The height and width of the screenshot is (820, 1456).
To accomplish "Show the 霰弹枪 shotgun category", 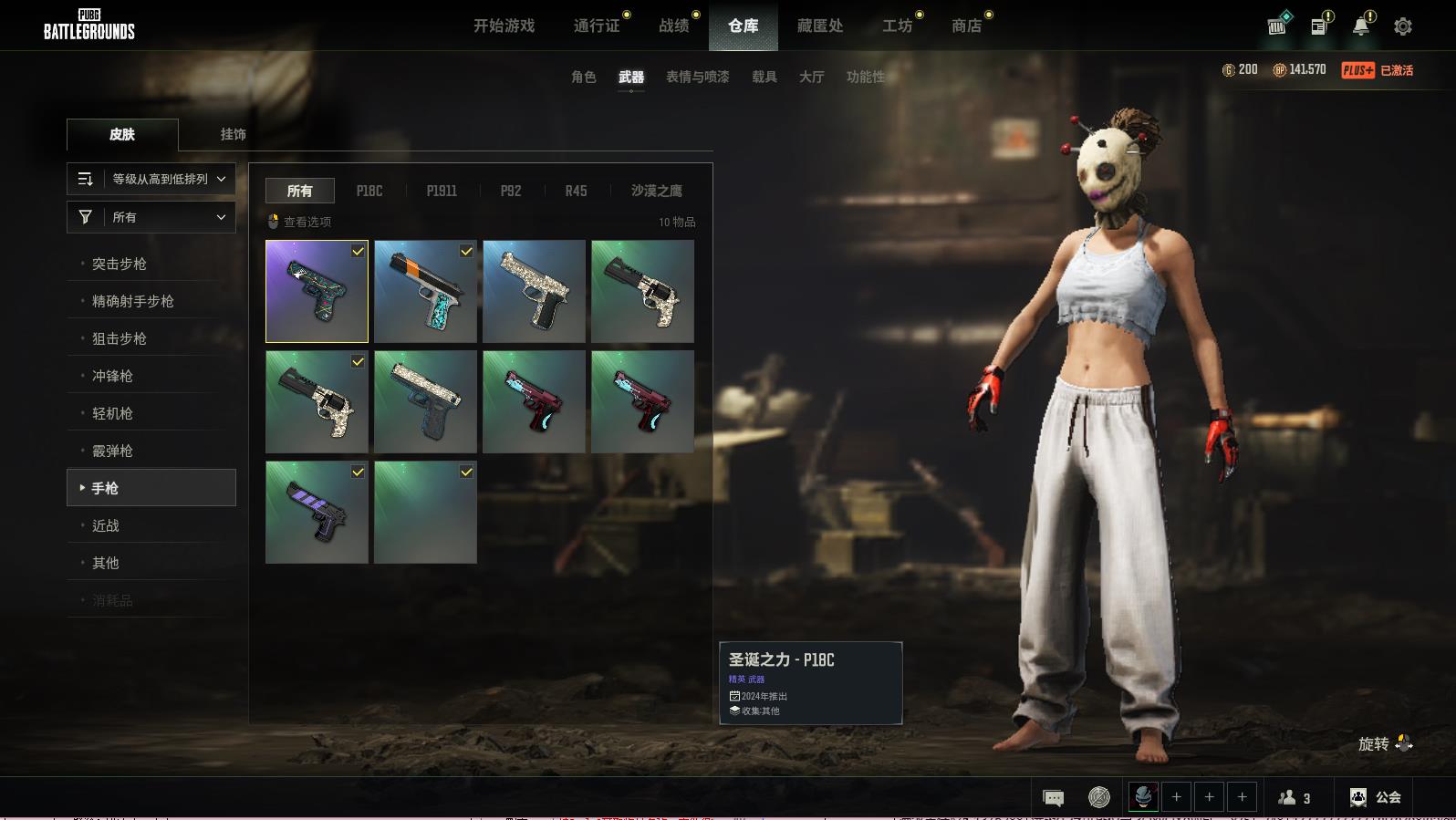I will point(112,451).
